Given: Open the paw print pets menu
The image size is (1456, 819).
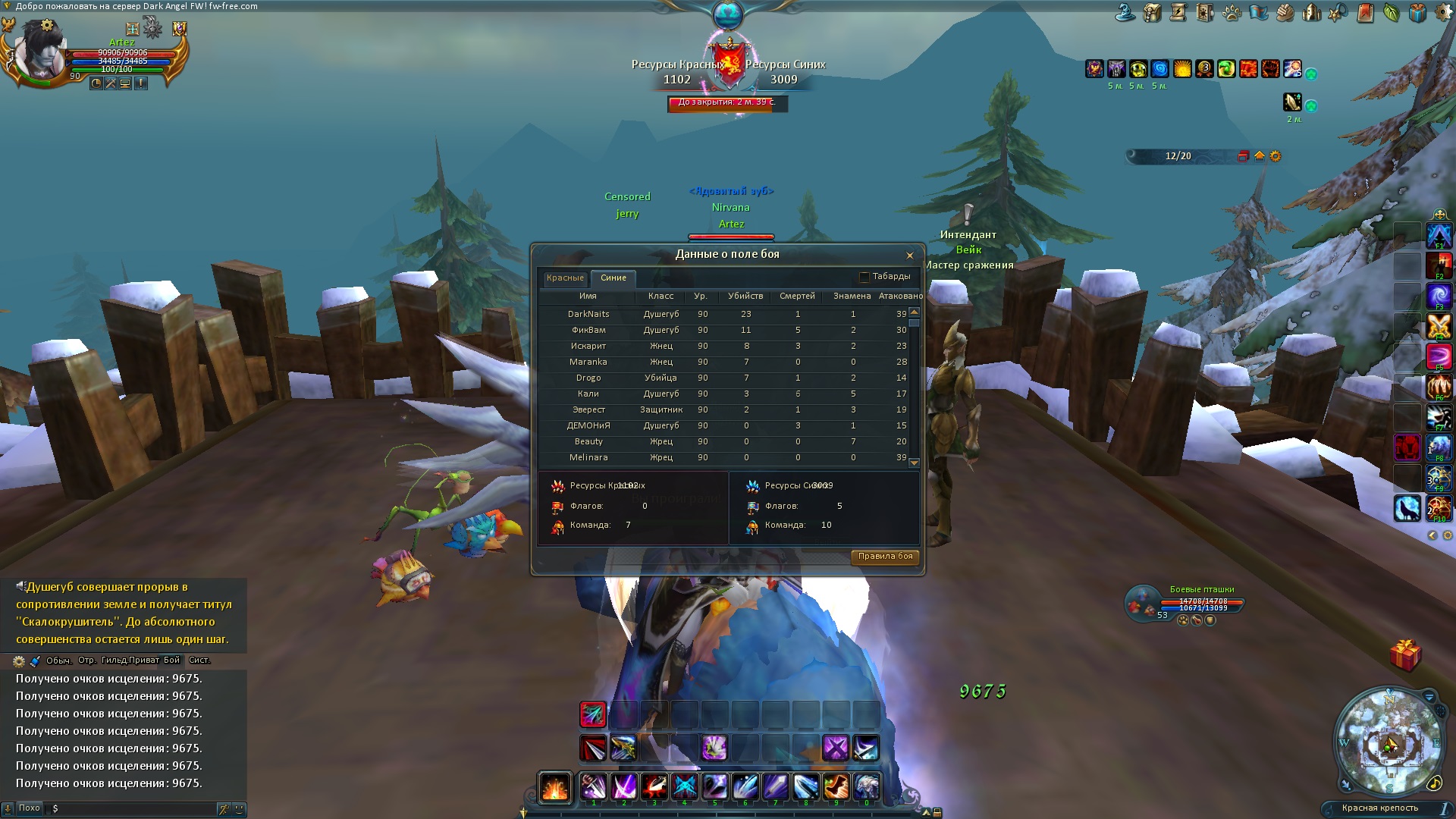Looking at the screenshot, I should pos(1232,13).
